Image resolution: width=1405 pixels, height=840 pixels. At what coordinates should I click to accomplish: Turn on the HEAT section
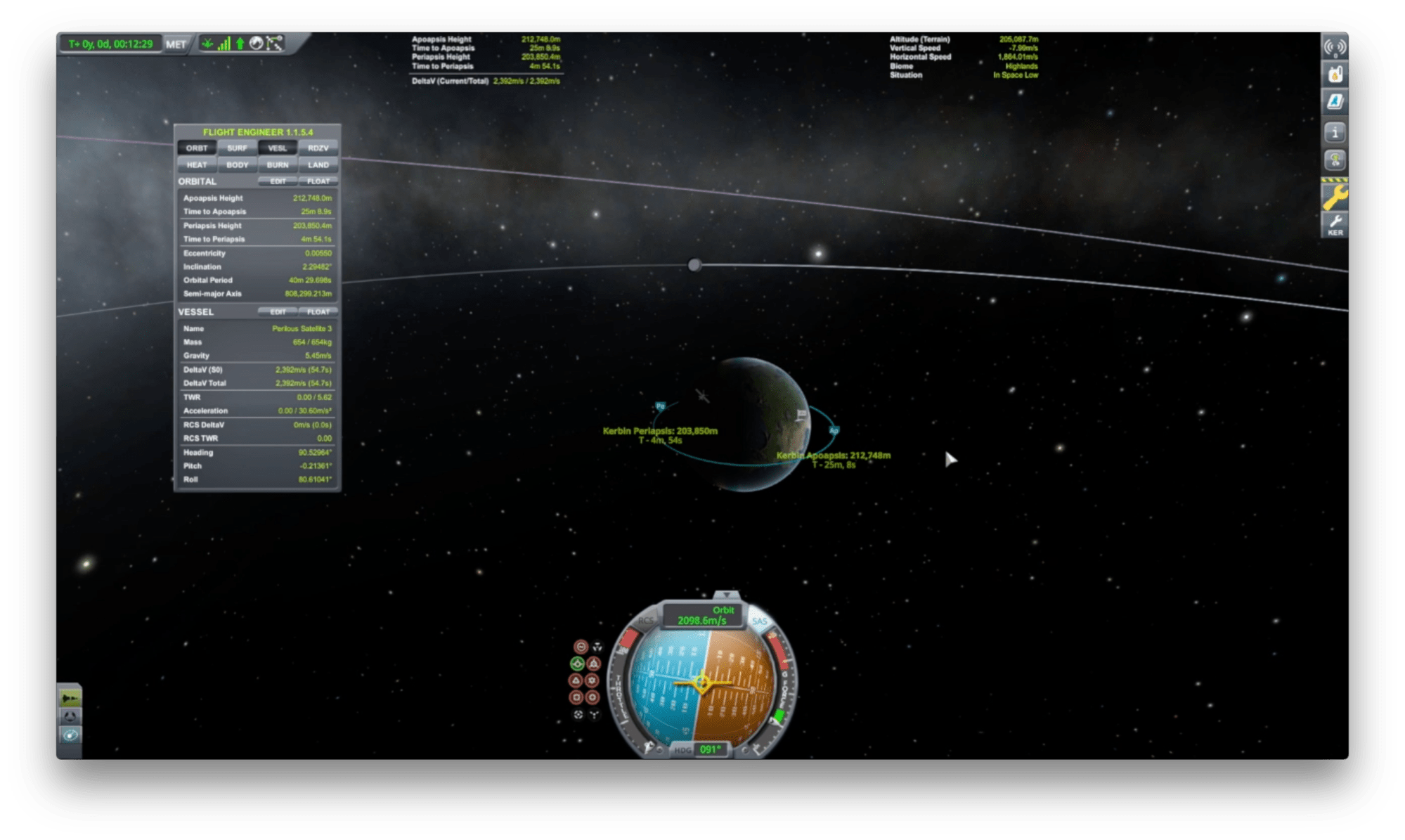point(197,165)
